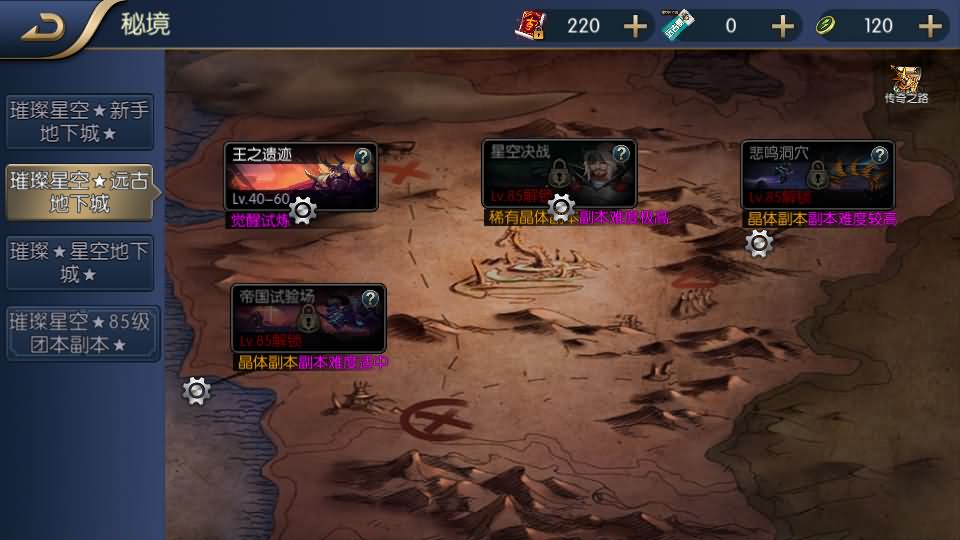Add more green coin currency
960x540 pixels.
(930, 26)
